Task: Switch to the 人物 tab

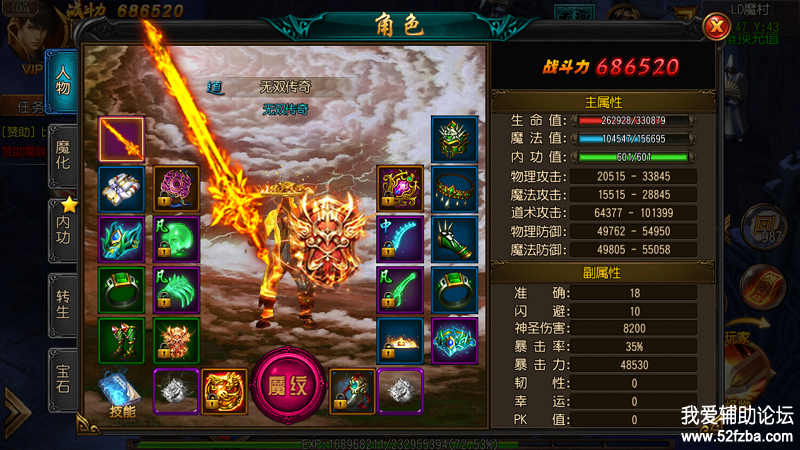Action: (65, 80)
